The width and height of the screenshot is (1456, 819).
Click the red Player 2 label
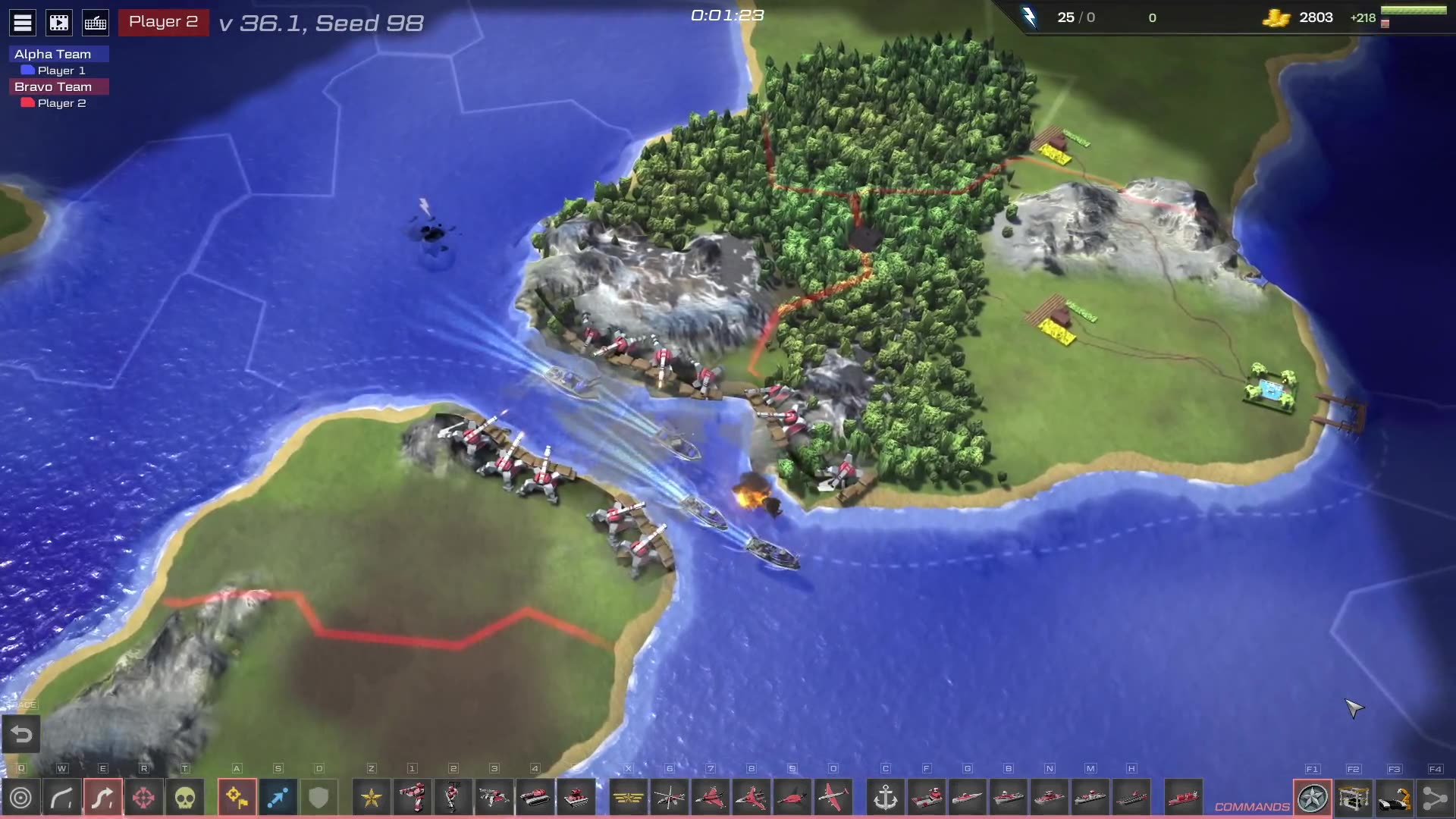coord(163,22)
